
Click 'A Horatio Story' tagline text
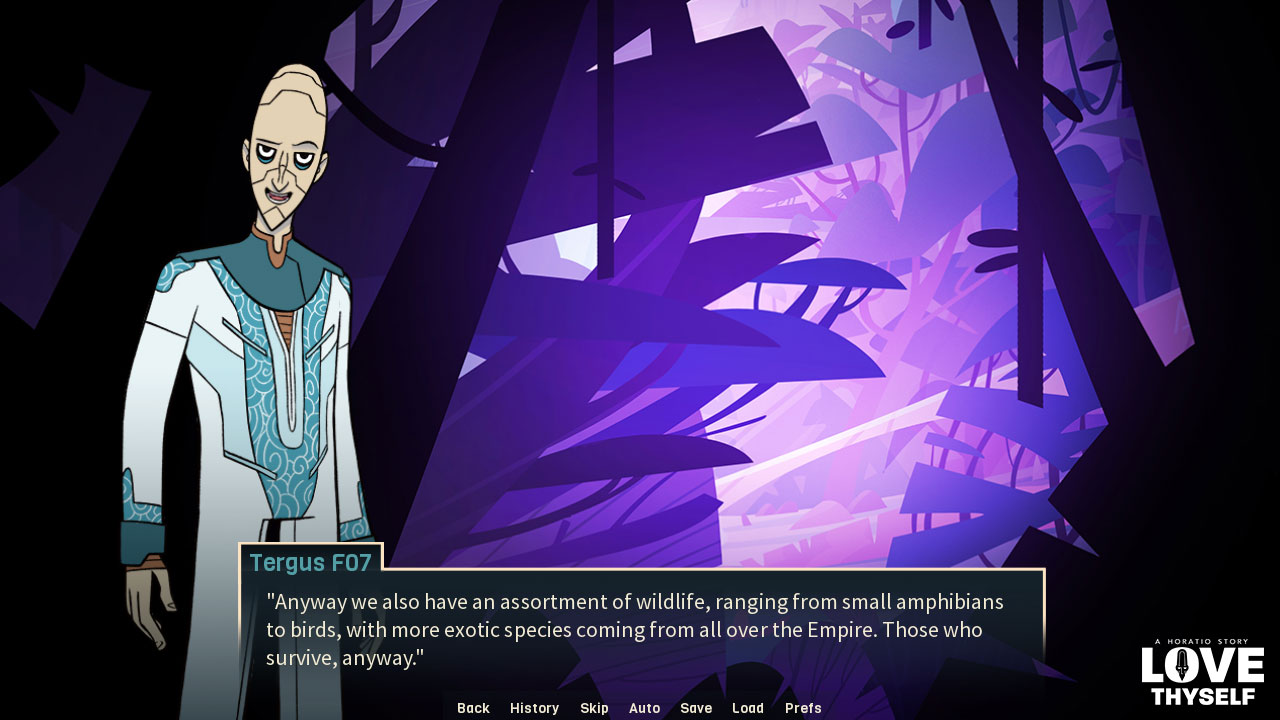pyautogui.click(x=1203, y=643)
